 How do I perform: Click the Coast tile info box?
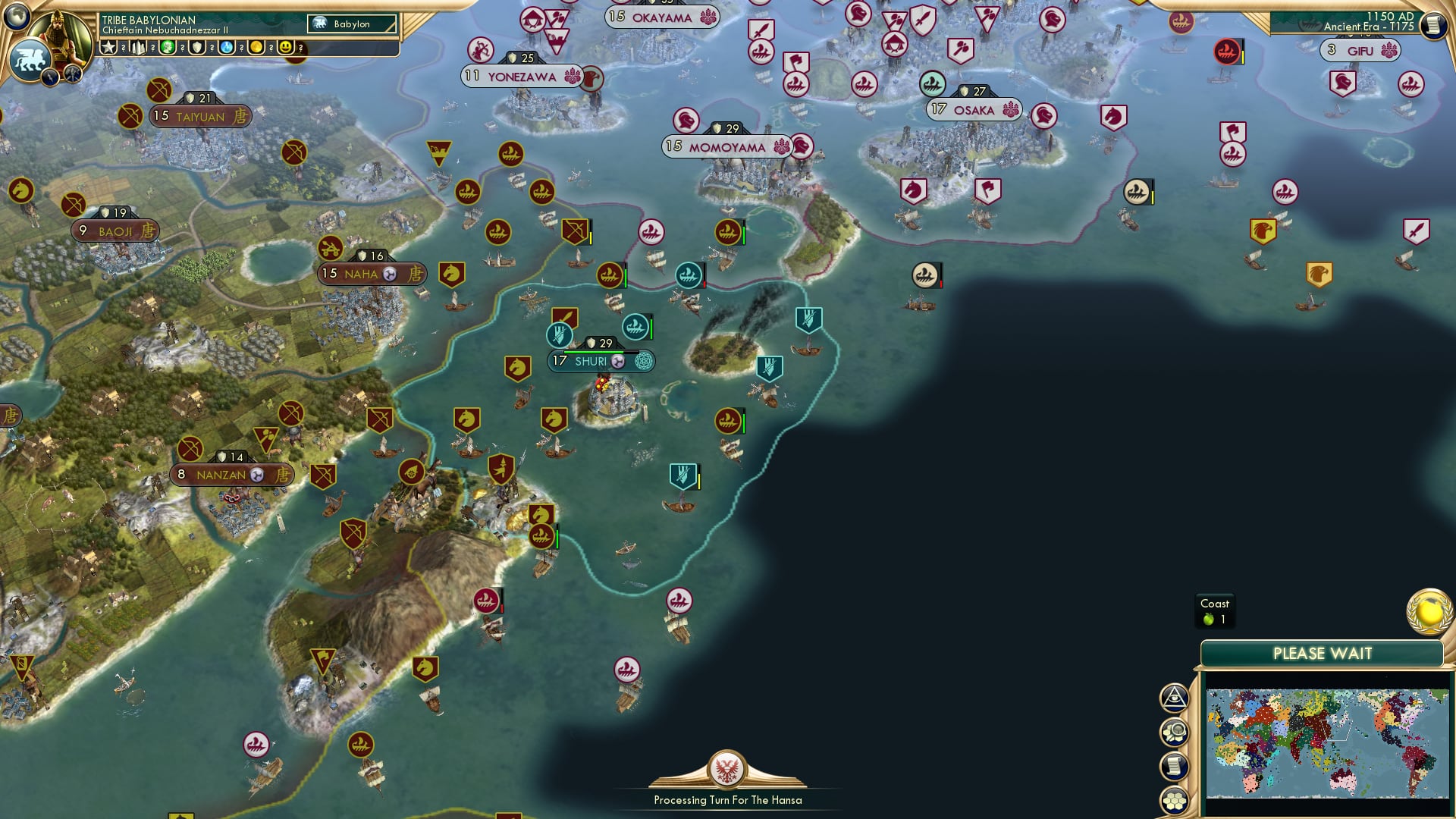click(1216, 610)
